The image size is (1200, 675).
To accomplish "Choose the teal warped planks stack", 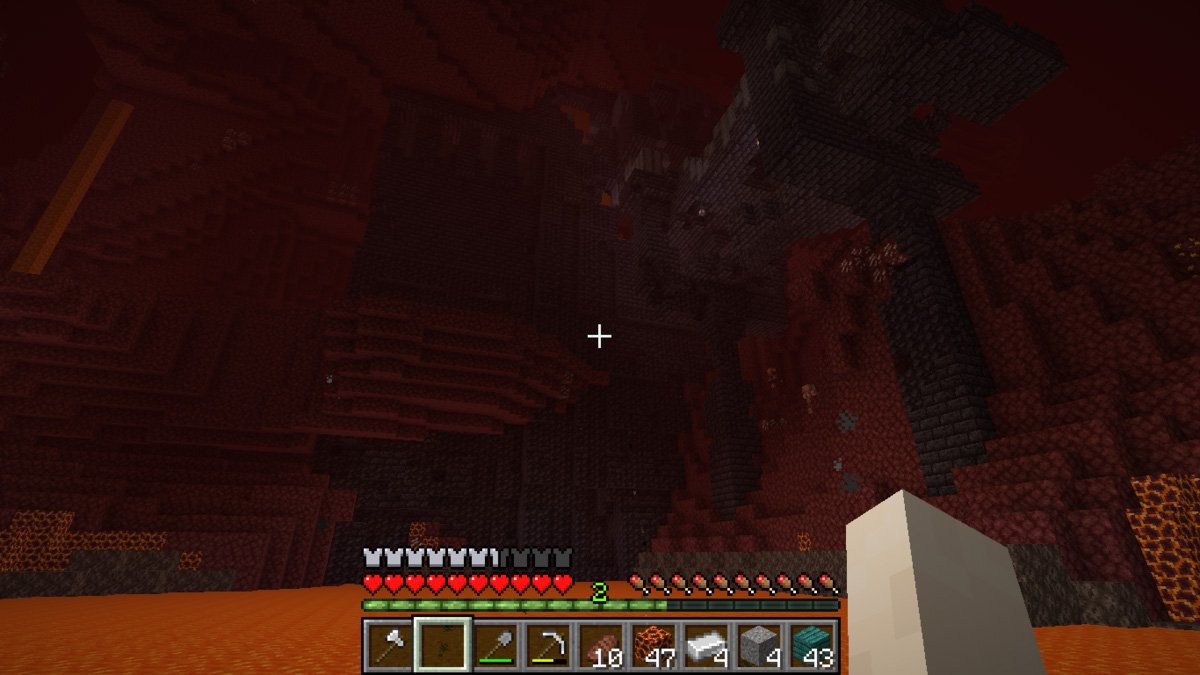I will 813,645.
